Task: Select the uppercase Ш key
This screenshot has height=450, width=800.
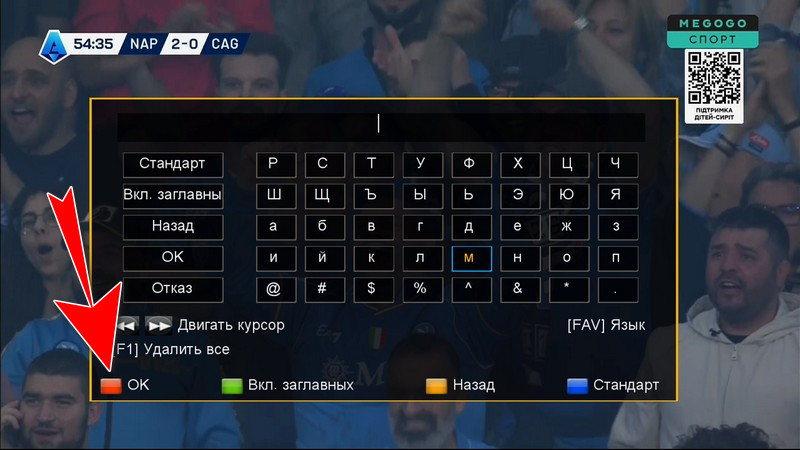Action: [274, 194]
